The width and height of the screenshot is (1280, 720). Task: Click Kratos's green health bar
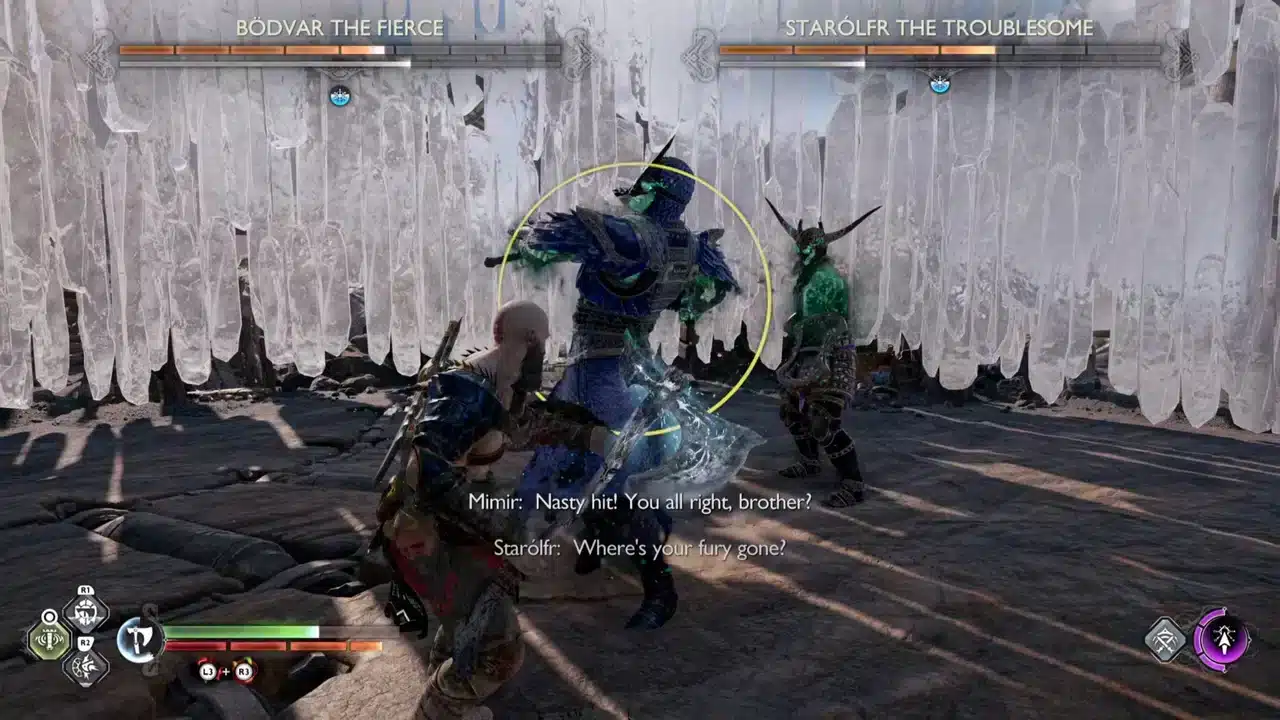coord(240,632)
